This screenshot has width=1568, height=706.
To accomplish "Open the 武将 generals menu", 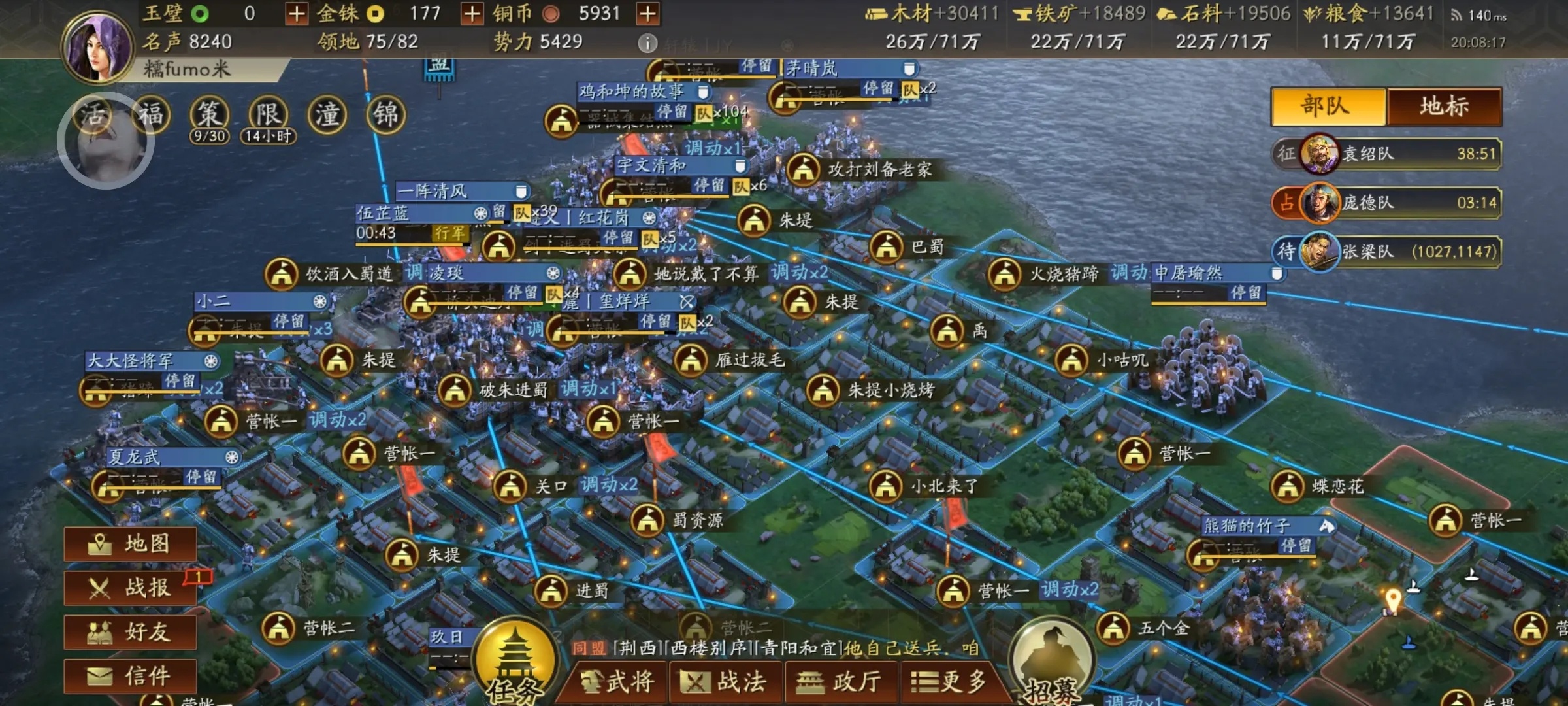I will [617, 682].
